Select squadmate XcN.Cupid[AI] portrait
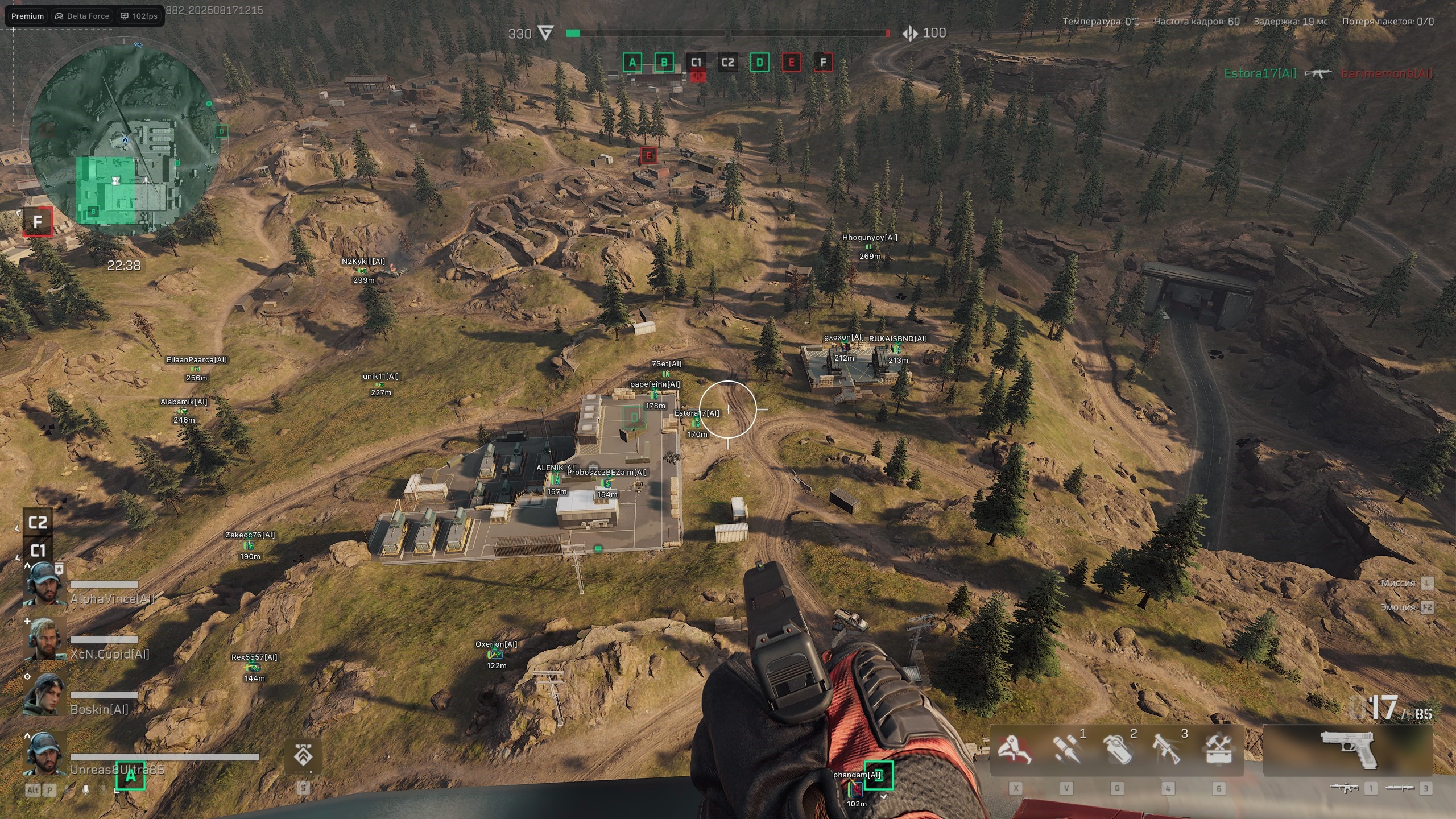This screenshot has width=1456, height=819. (44, 639)
